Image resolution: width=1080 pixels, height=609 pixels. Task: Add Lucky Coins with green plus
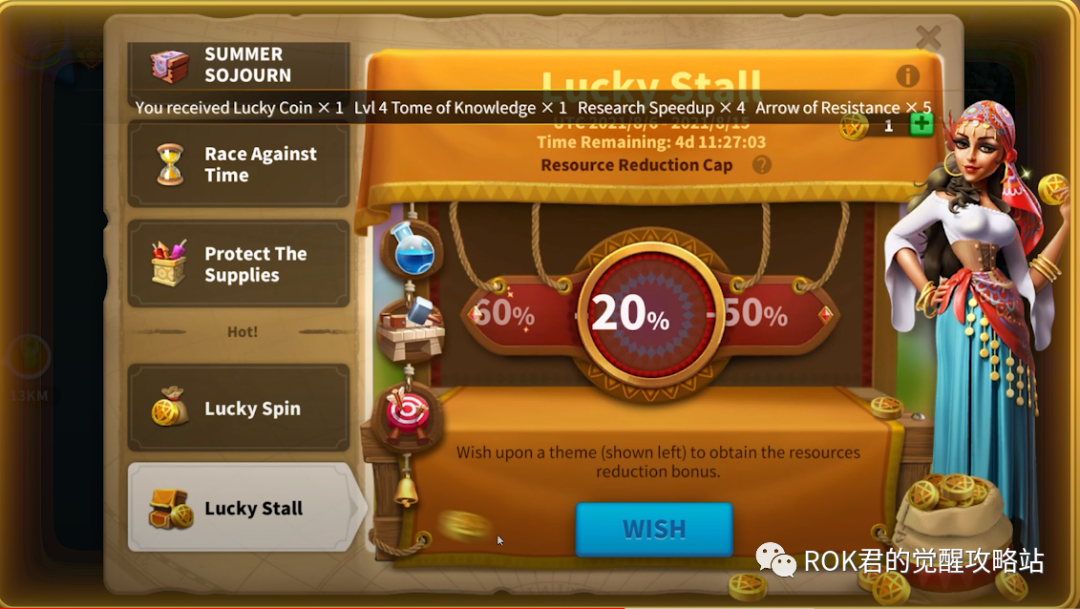[921, 126]
